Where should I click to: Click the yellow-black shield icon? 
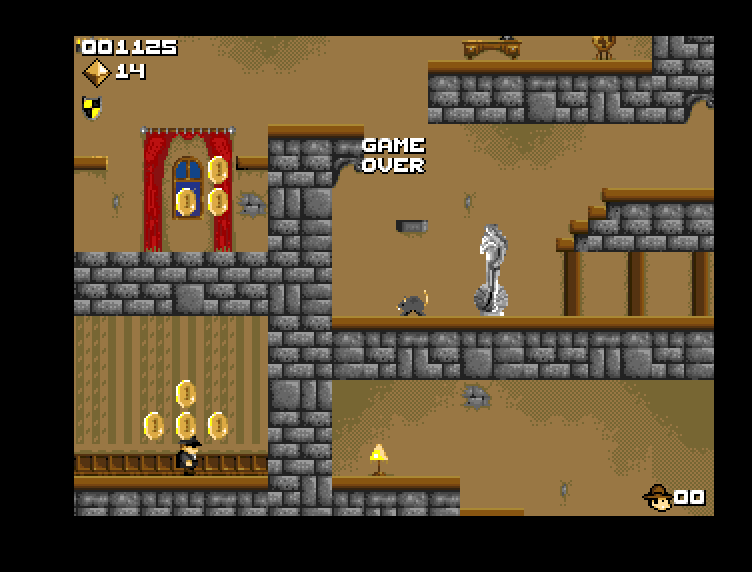click(x=91, y=107)
